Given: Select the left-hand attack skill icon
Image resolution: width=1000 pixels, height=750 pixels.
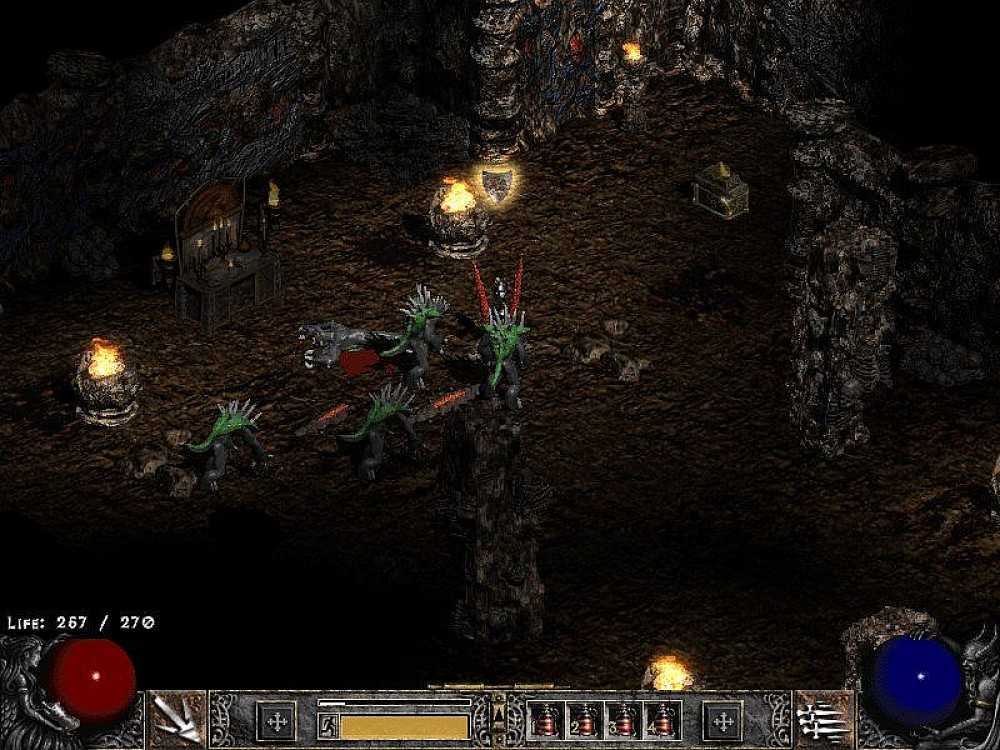Looking at the screenshot, I should pos(177,717).
